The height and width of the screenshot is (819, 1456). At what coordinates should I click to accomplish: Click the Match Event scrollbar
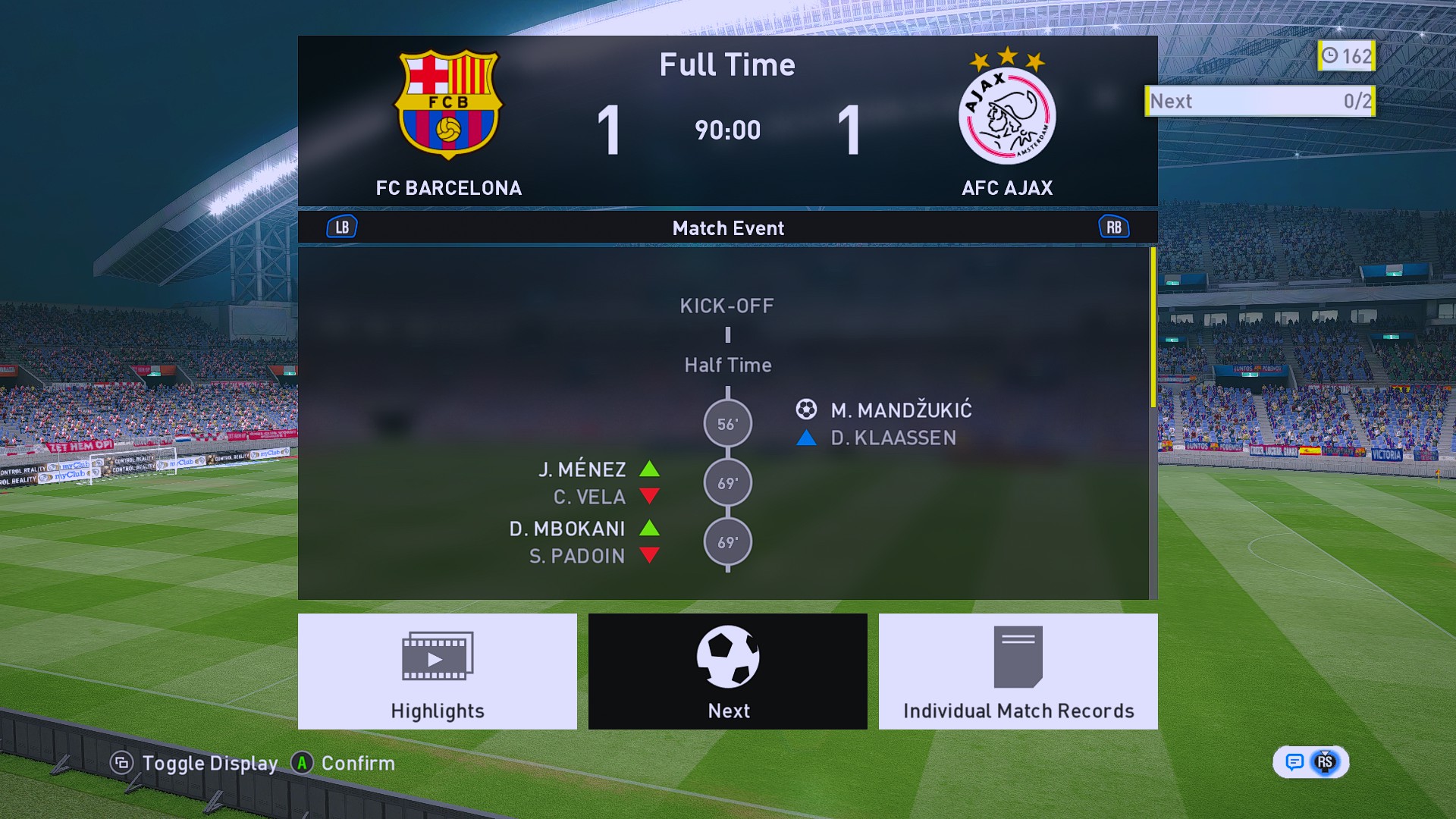tap(1153, 328)
